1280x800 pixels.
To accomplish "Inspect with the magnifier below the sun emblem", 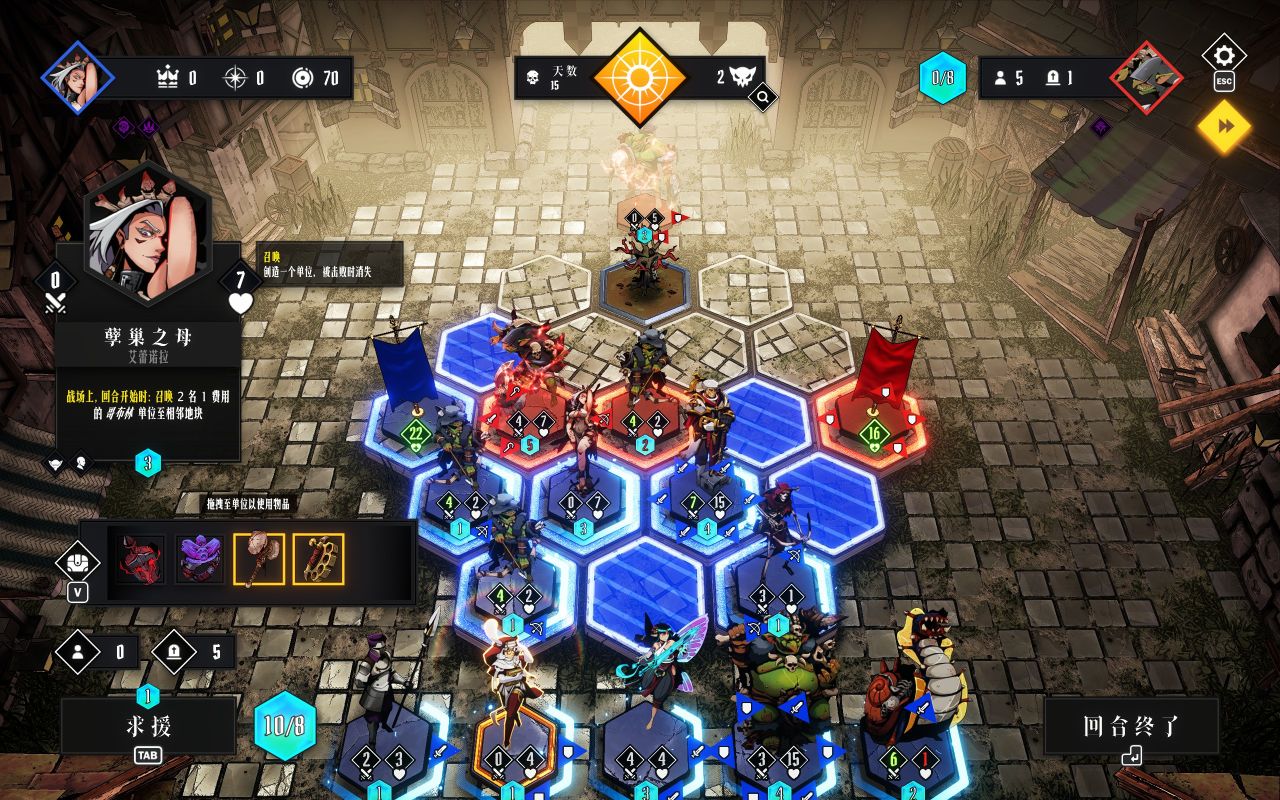I will (x=762, y=97).
